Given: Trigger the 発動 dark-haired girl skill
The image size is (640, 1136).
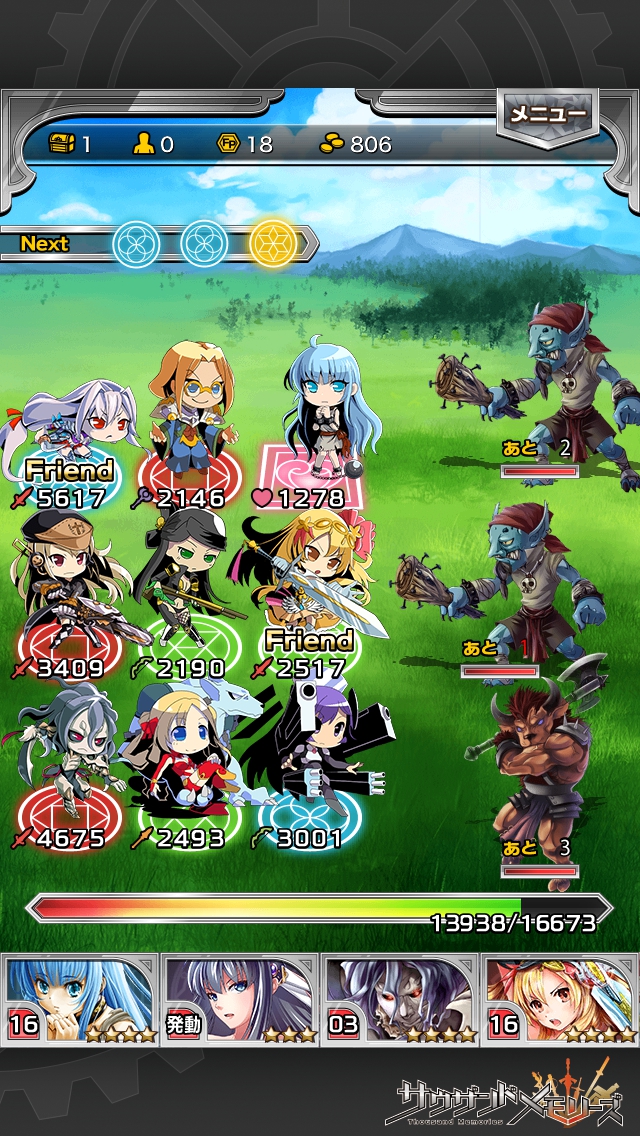Looking at the screenshot, I should tap(240, 999).
